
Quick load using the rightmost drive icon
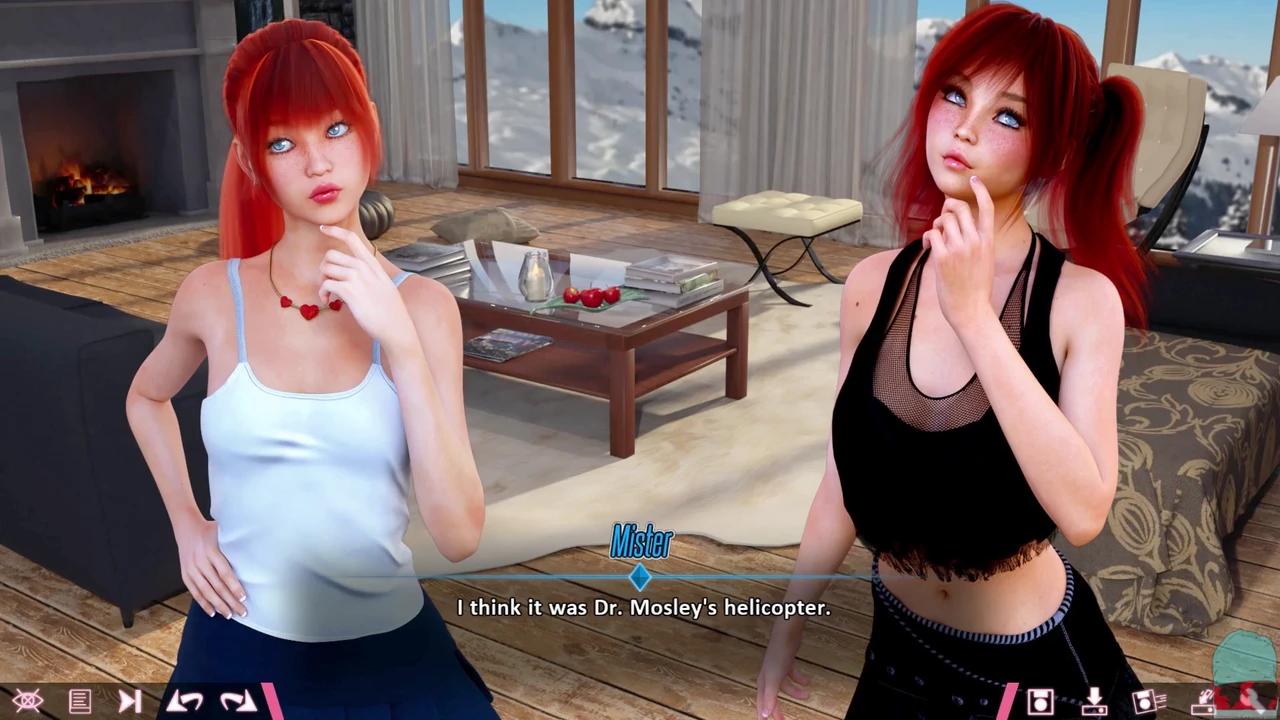coord(1203,701)
